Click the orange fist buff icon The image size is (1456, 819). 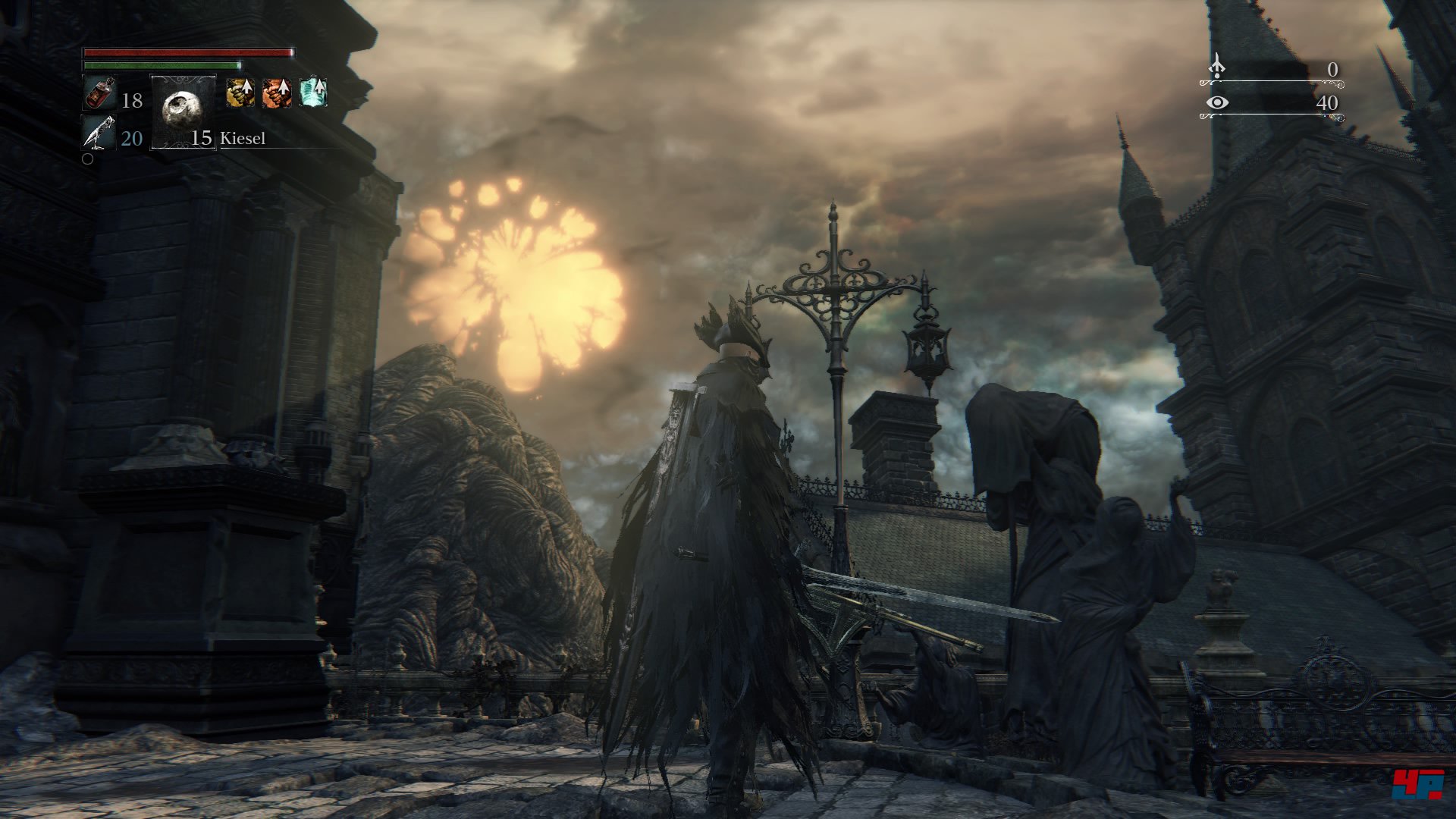277,92
